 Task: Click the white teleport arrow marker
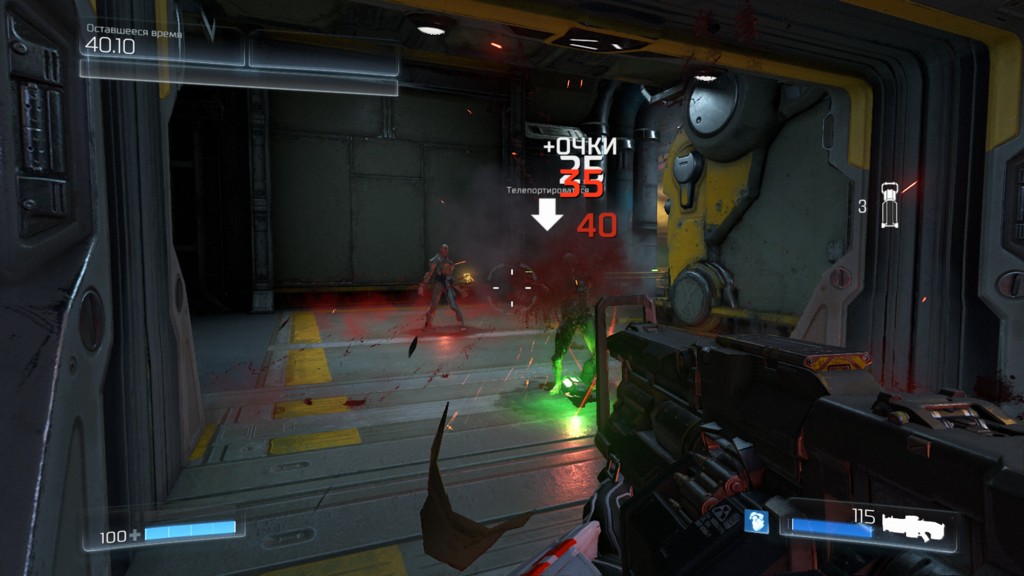coord(546,213)
